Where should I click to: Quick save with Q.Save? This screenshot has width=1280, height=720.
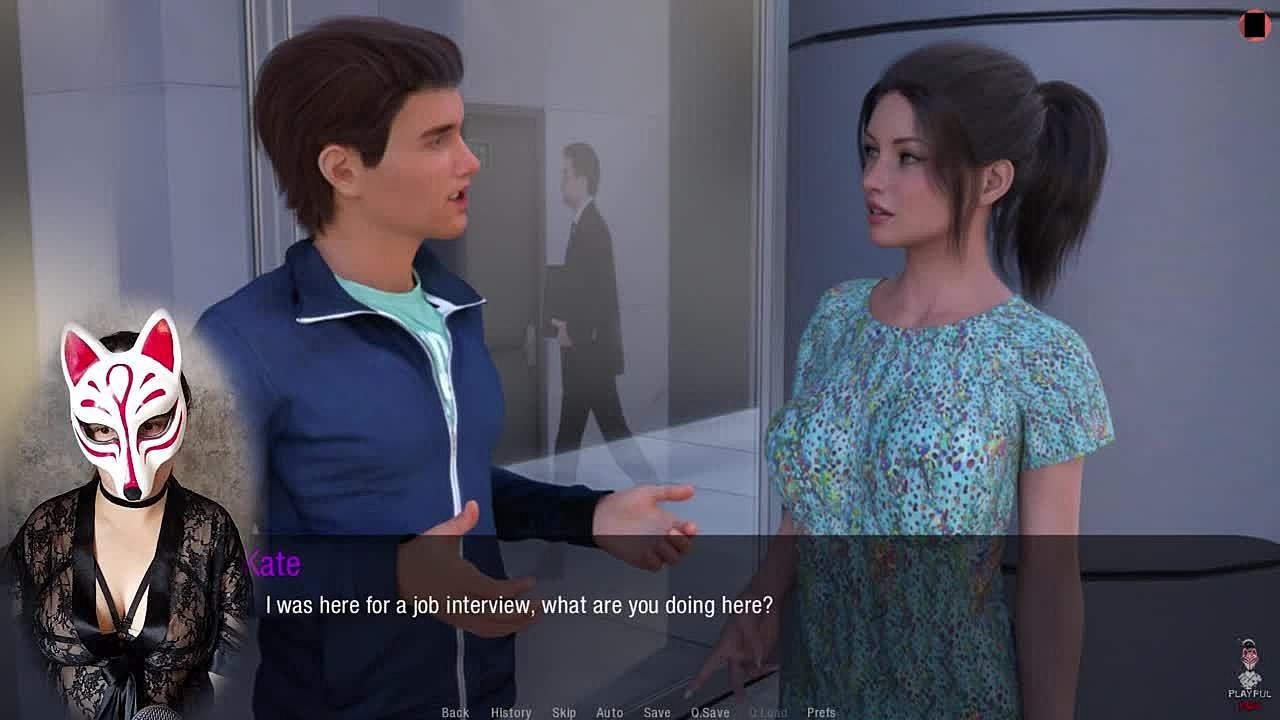710,712
